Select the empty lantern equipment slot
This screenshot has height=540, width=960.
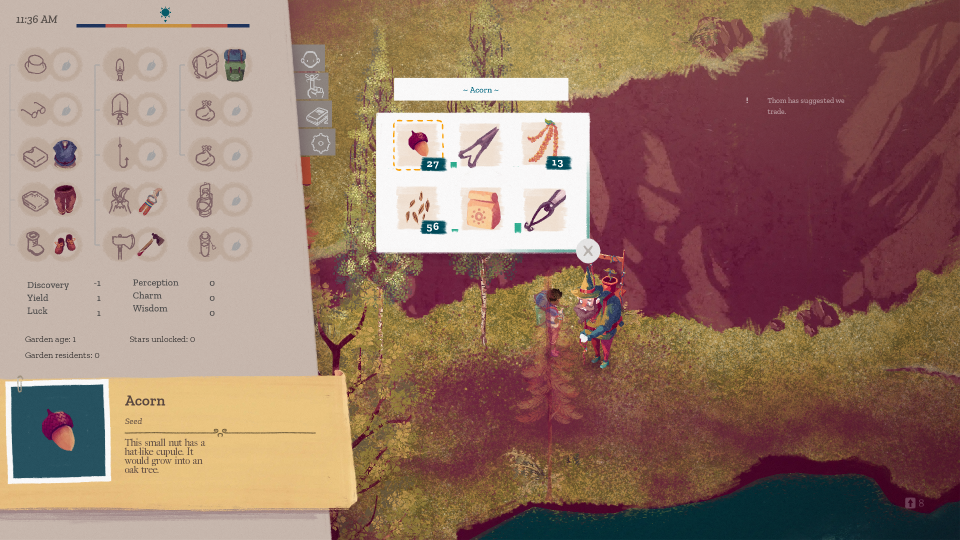click(235, 199)
